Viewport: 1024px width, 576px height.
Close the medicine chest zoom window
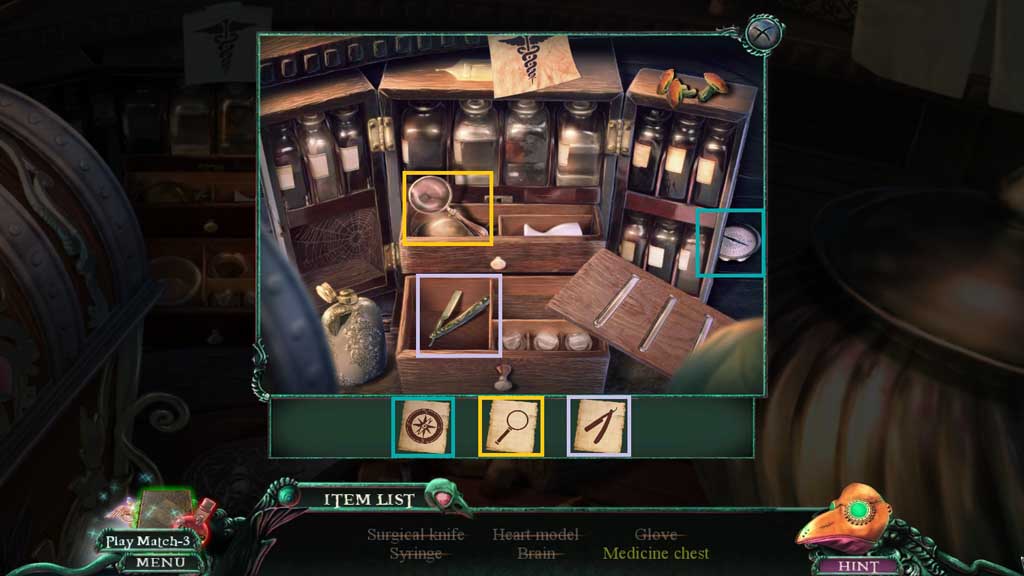[x=762, y=32]
